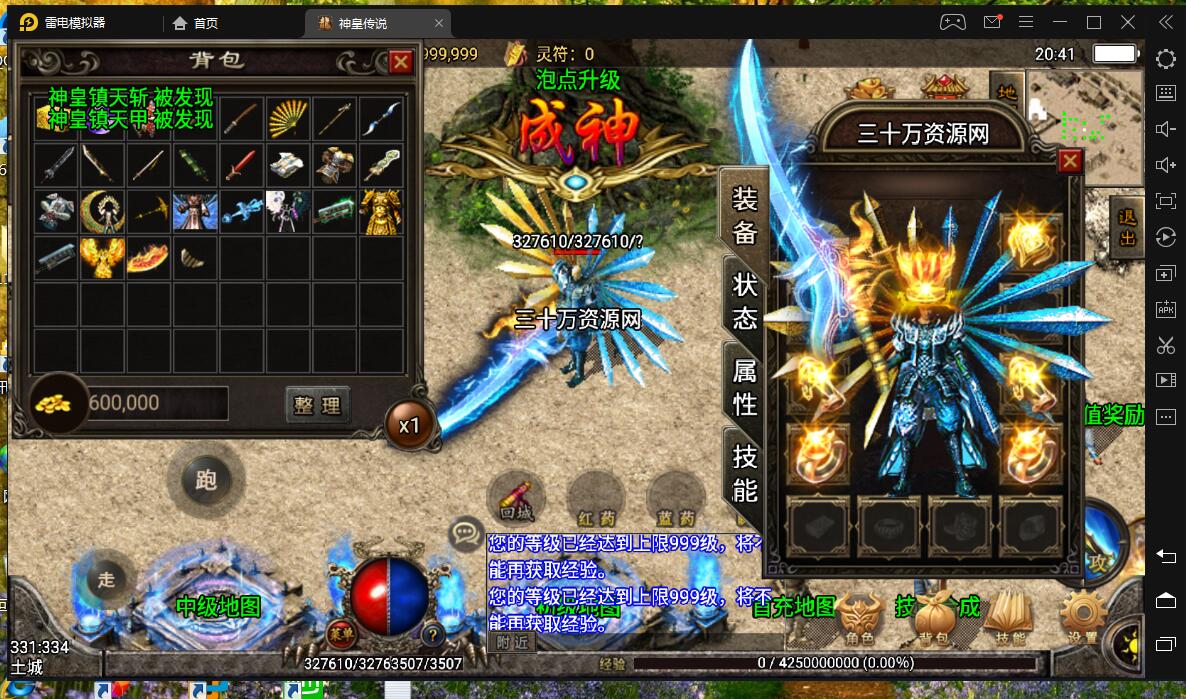Open the 状态 status tab
Viewport: 1186px width, 699px height.
coord(745,300)
